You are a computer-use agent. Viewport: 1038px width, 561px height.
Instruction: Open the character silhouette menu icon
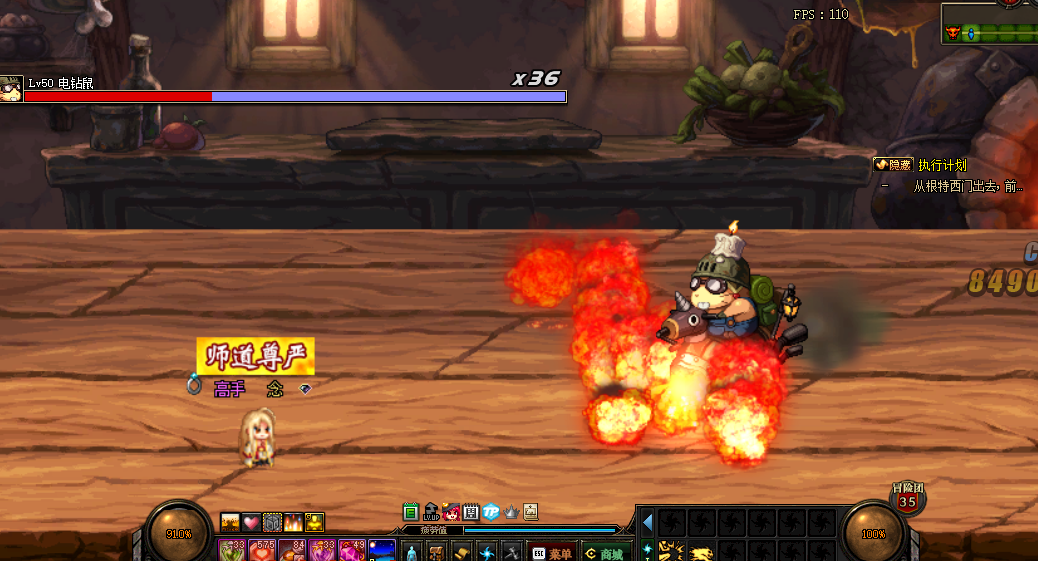point(411,552)
